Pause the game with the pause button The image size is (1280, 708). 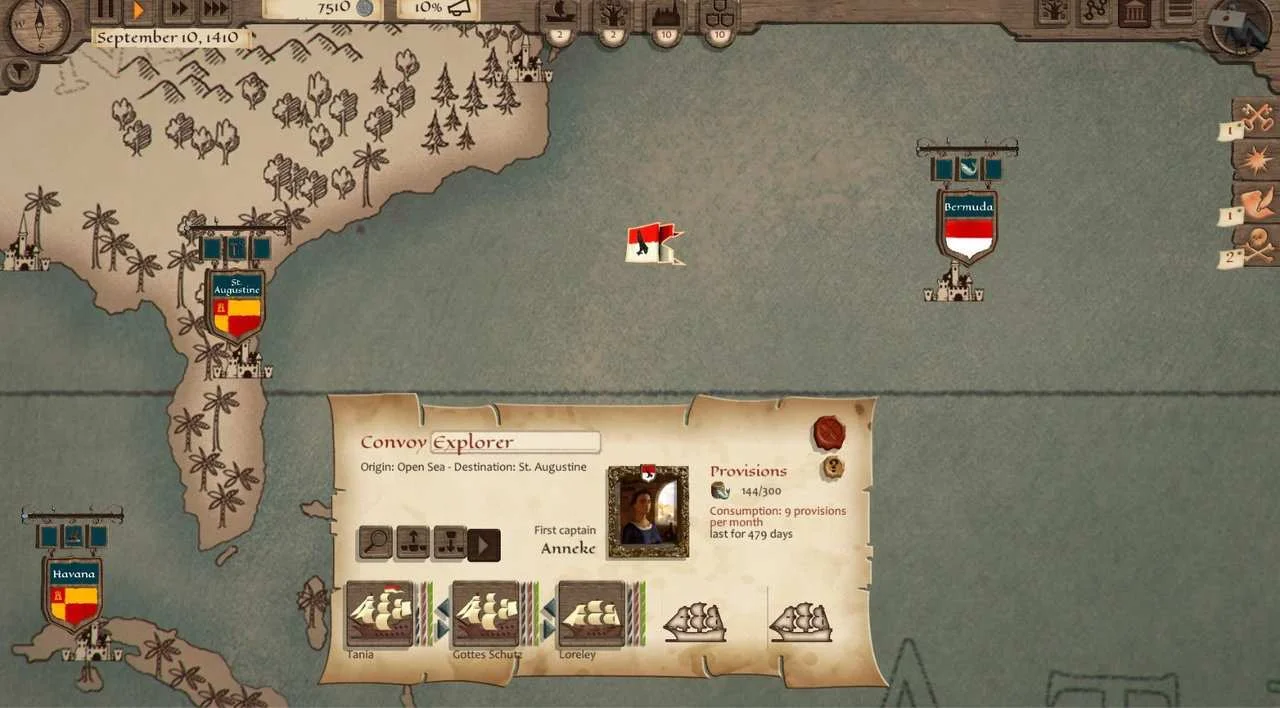click(x=104, y=10)
